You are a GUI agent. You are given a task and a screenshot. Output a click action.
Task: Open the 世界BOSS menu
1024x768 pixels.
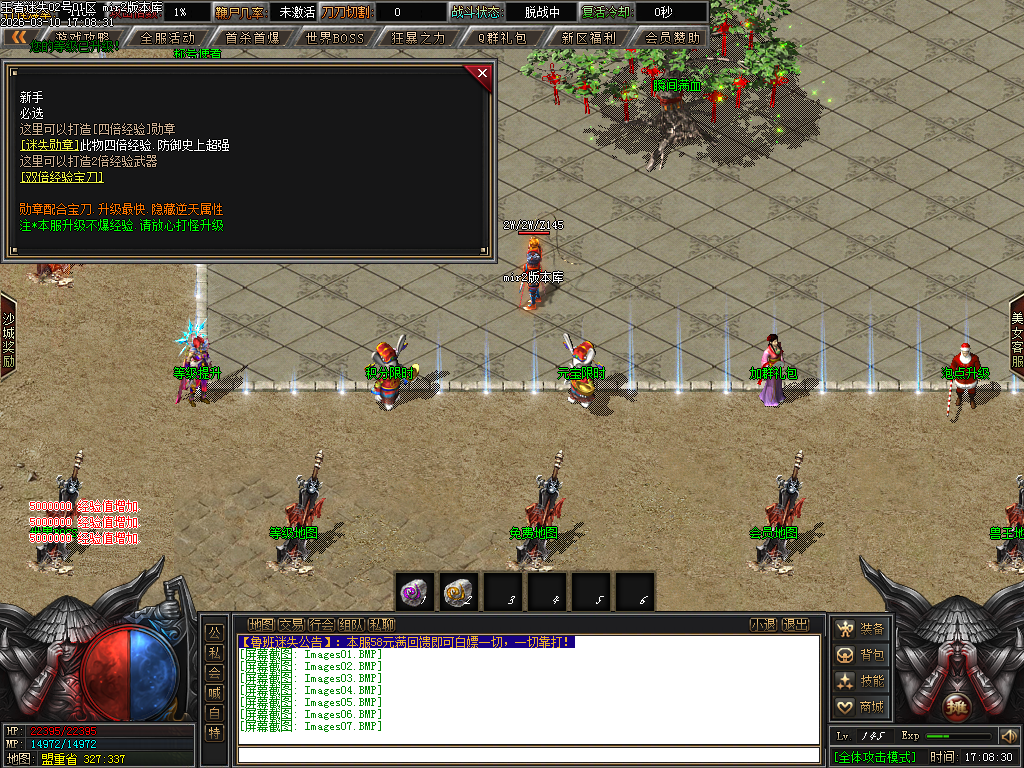pyautogui.click(x=335, y=38)
